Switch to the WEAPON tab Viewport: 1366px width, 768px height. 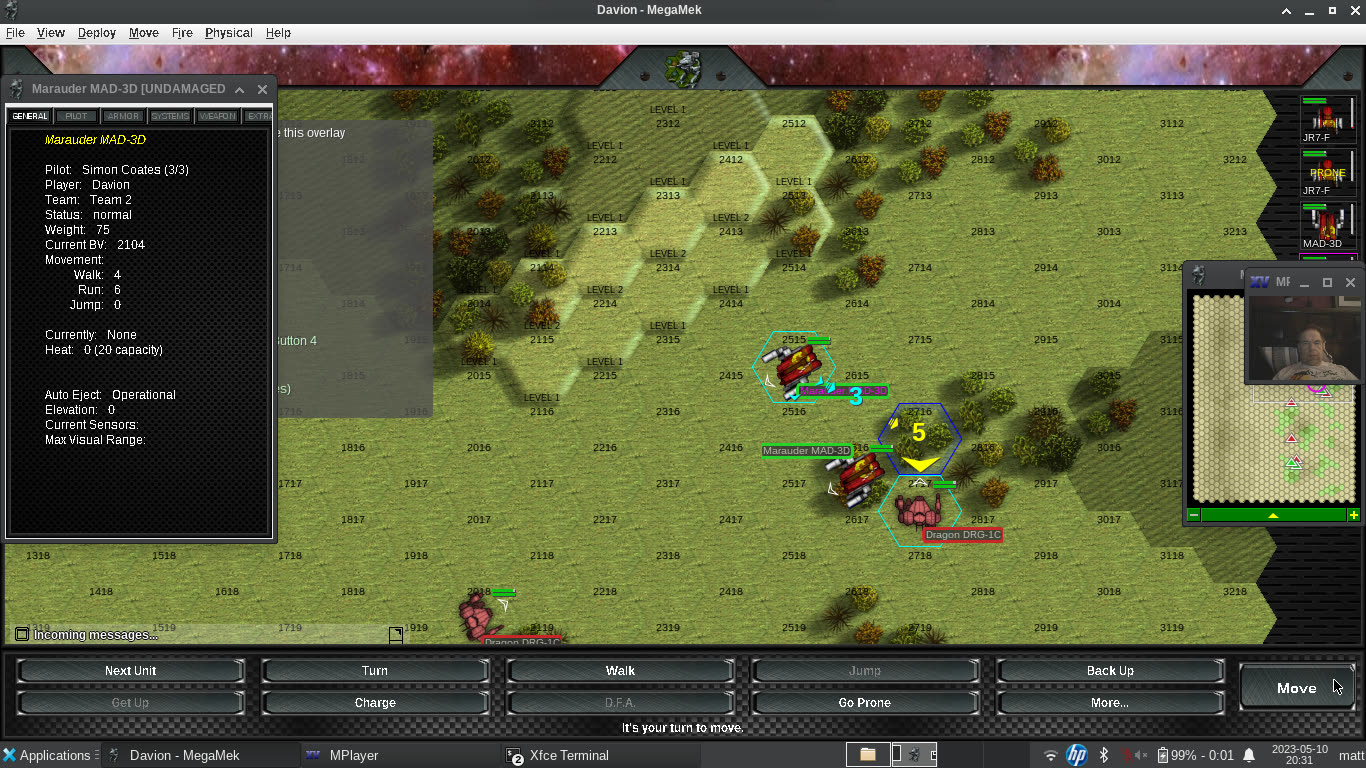tap(217, 115)
